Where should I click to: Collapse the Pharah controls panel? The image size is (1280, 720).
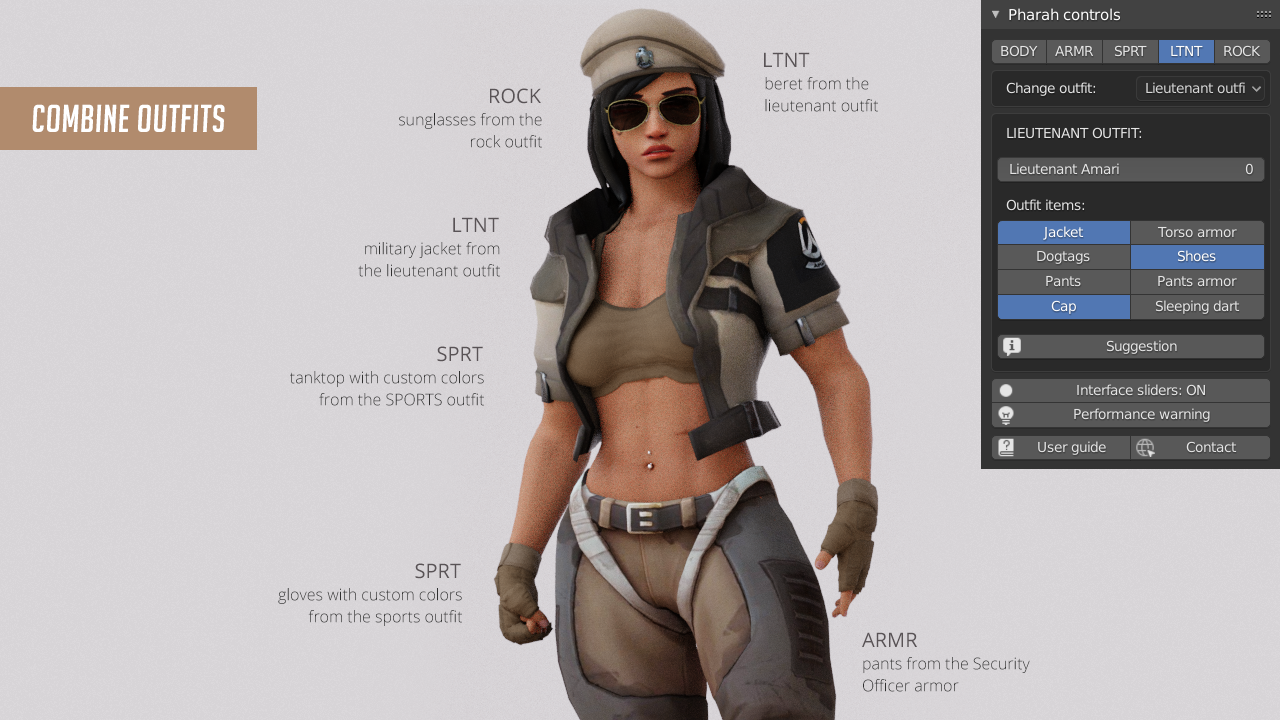(x=995, y=14)
